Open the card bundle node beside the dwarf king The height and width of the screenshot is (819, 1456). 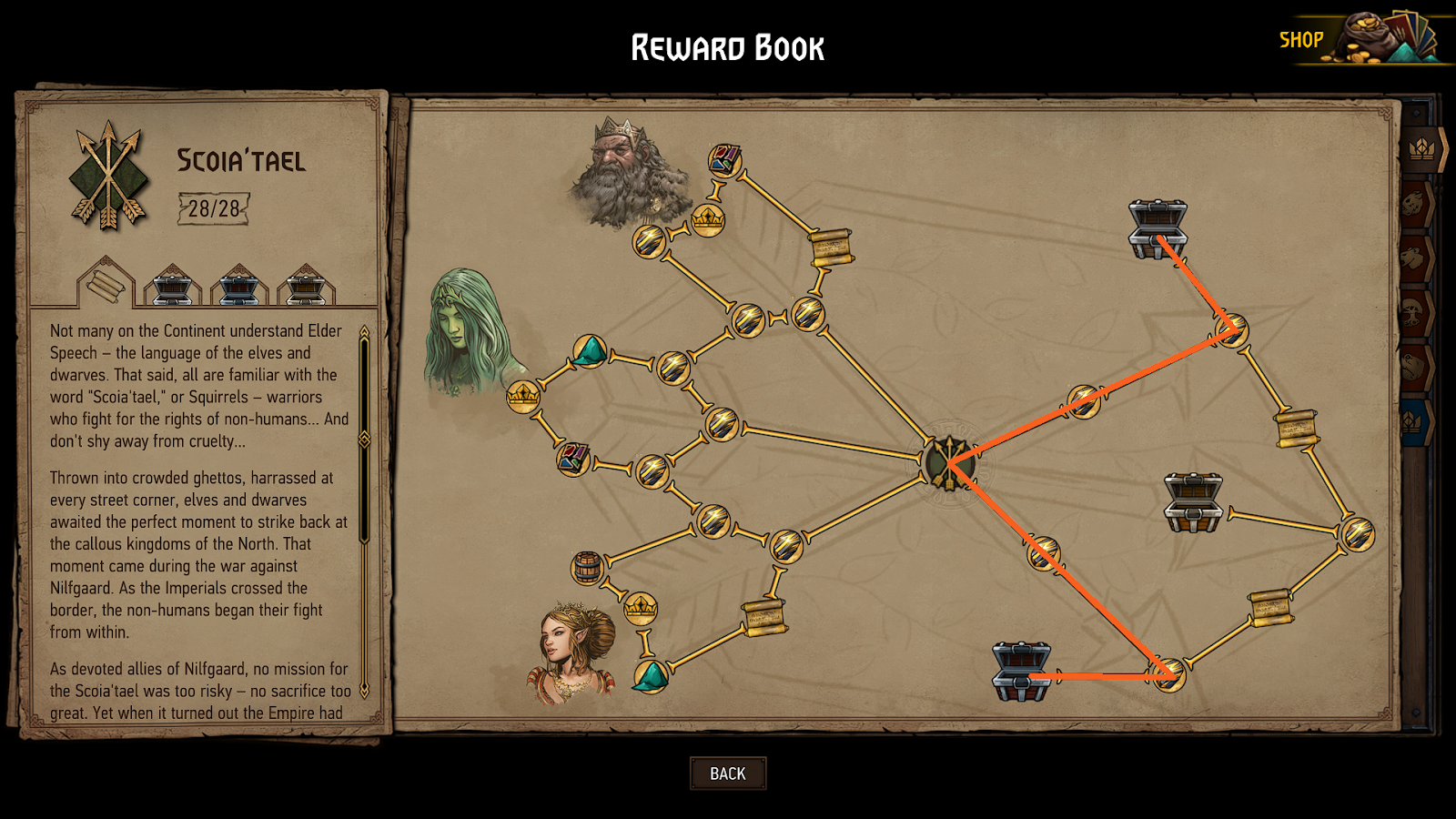pyautogui.click(x=723, y=162)
